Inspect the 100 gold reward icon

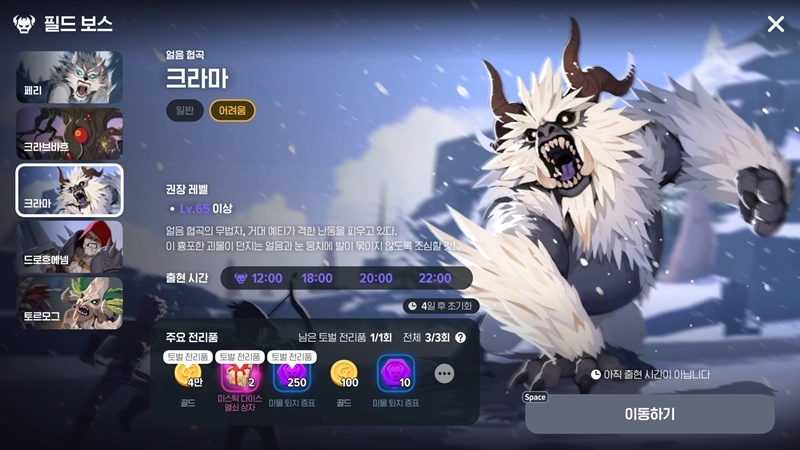pos(345,375)
